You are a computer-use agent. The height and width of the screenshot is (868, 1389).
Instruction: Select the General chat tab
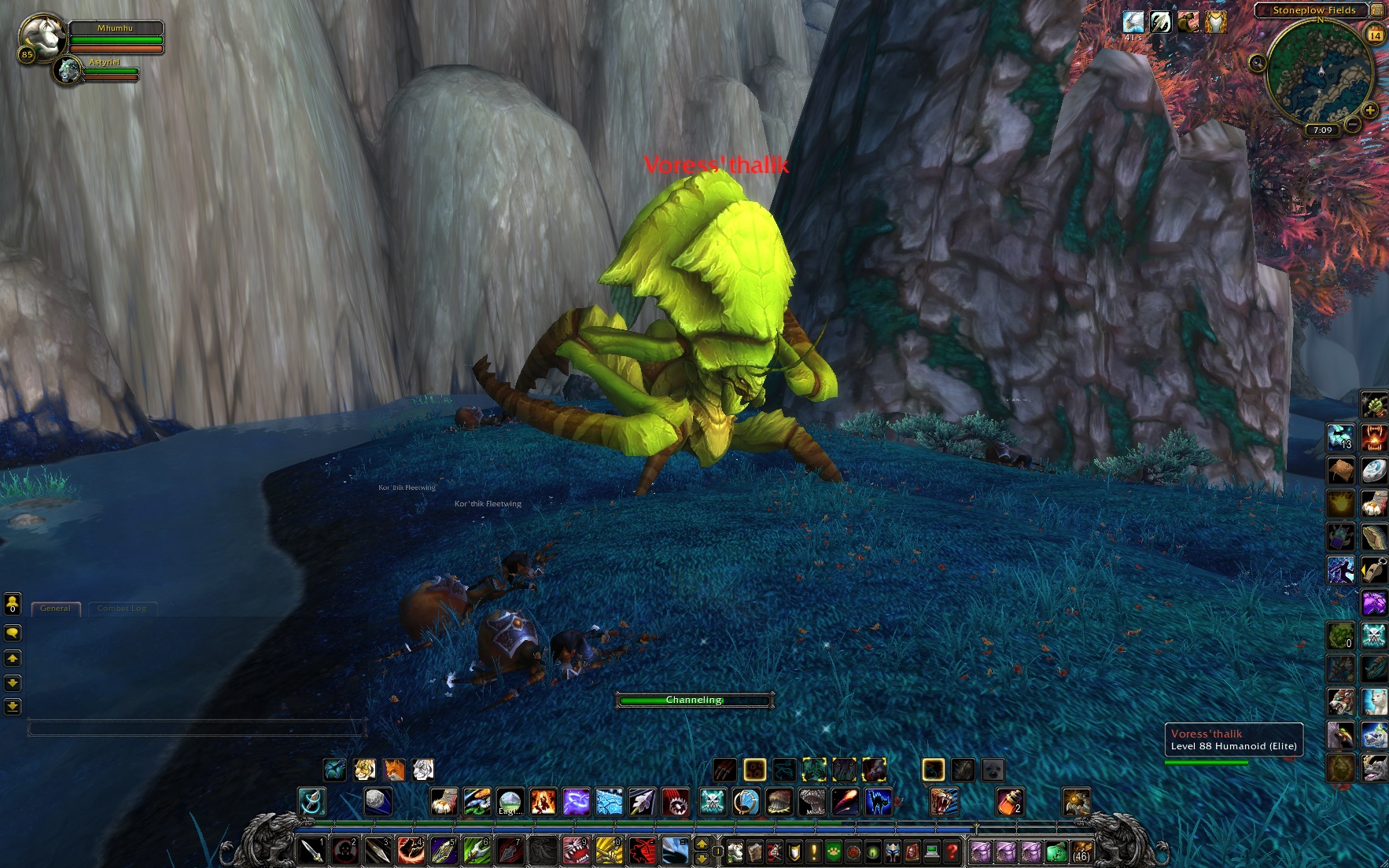coord(55,608)
